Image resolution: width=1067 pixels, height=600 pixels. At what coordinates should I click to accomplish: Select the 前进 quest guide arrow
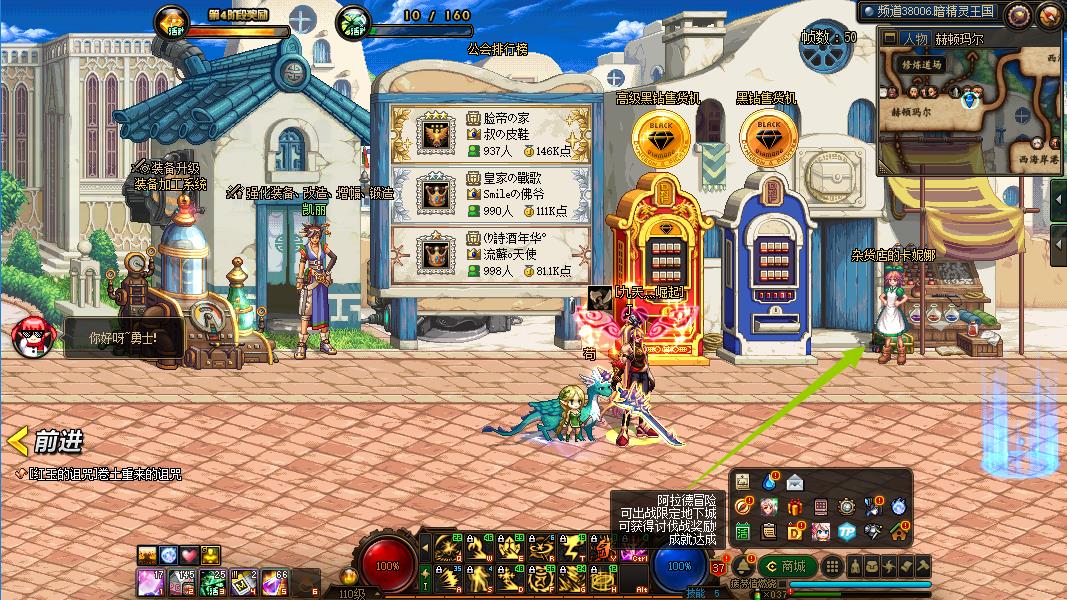point(46,441)
